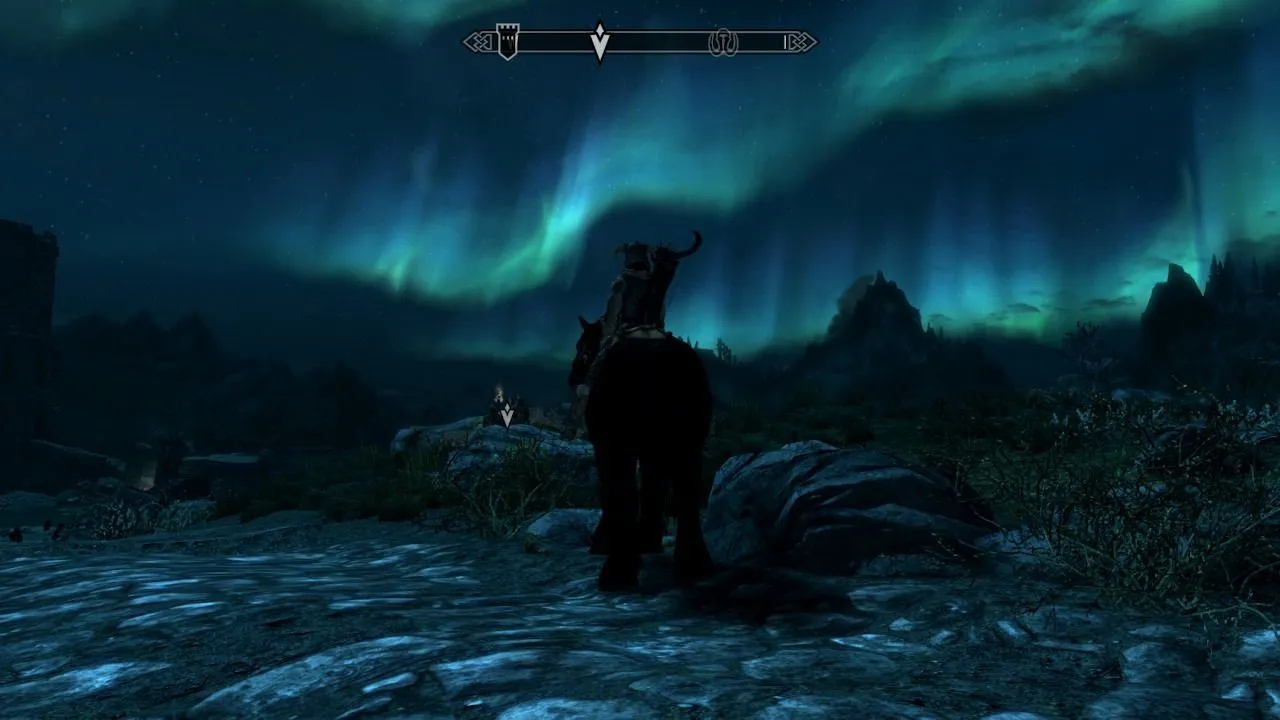This screenshot has height=720, width=1280.
Task: Click the castle tower marker on the compass
Action: [508, 42]
